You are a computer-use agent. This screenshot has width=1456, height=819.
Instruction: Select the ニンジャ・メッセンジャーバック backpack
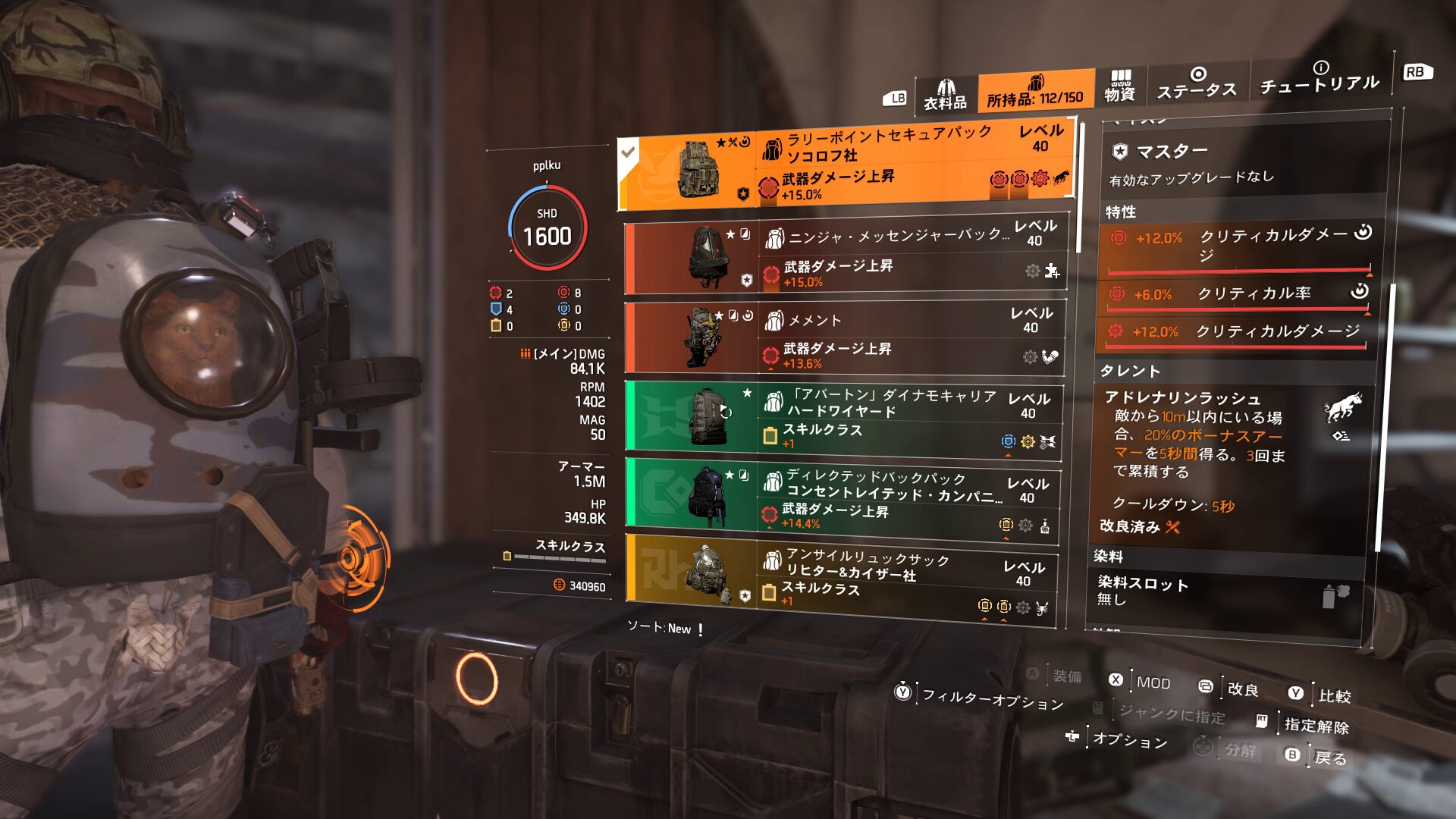846,257
